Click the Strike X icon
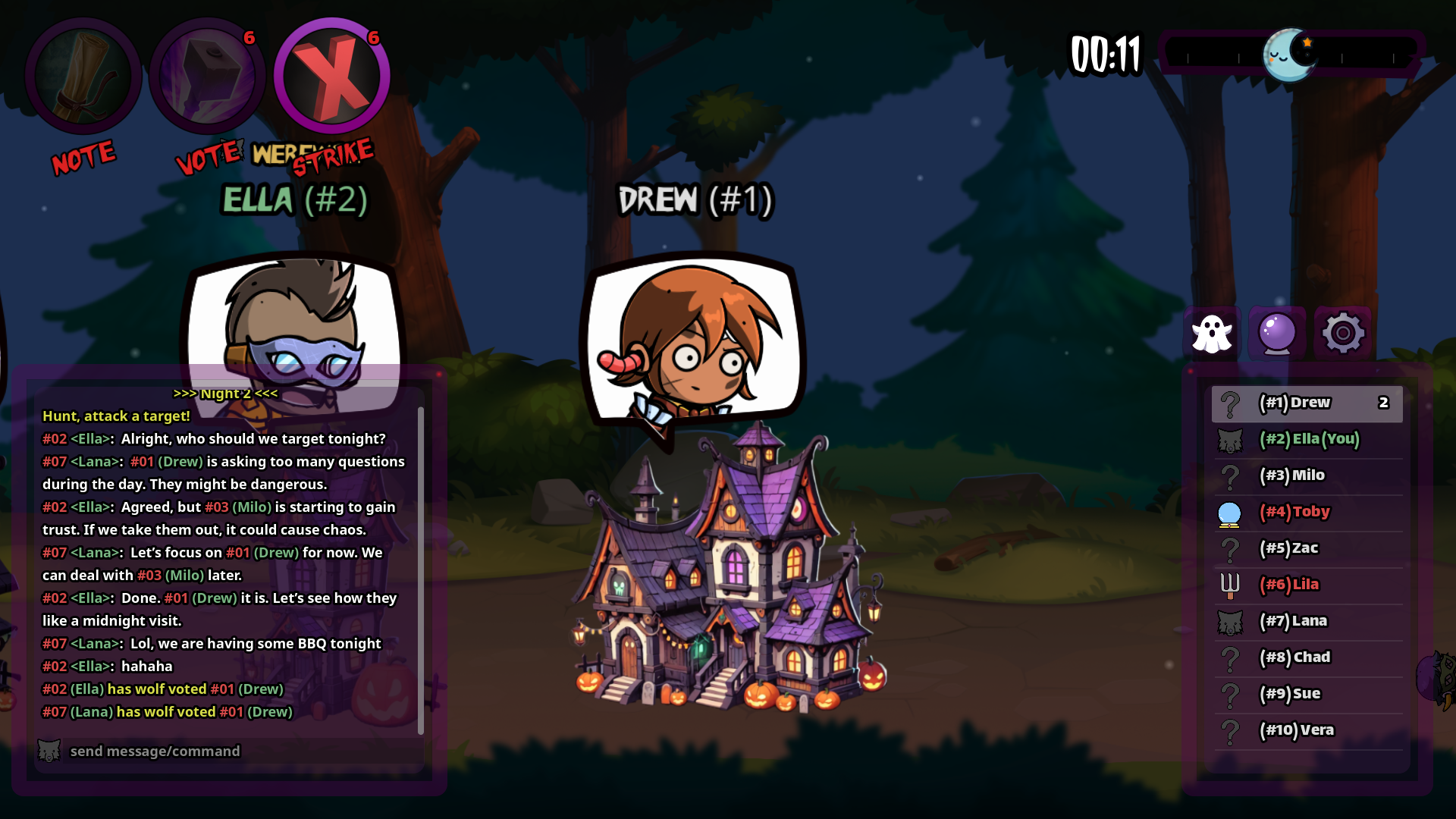 331,76
